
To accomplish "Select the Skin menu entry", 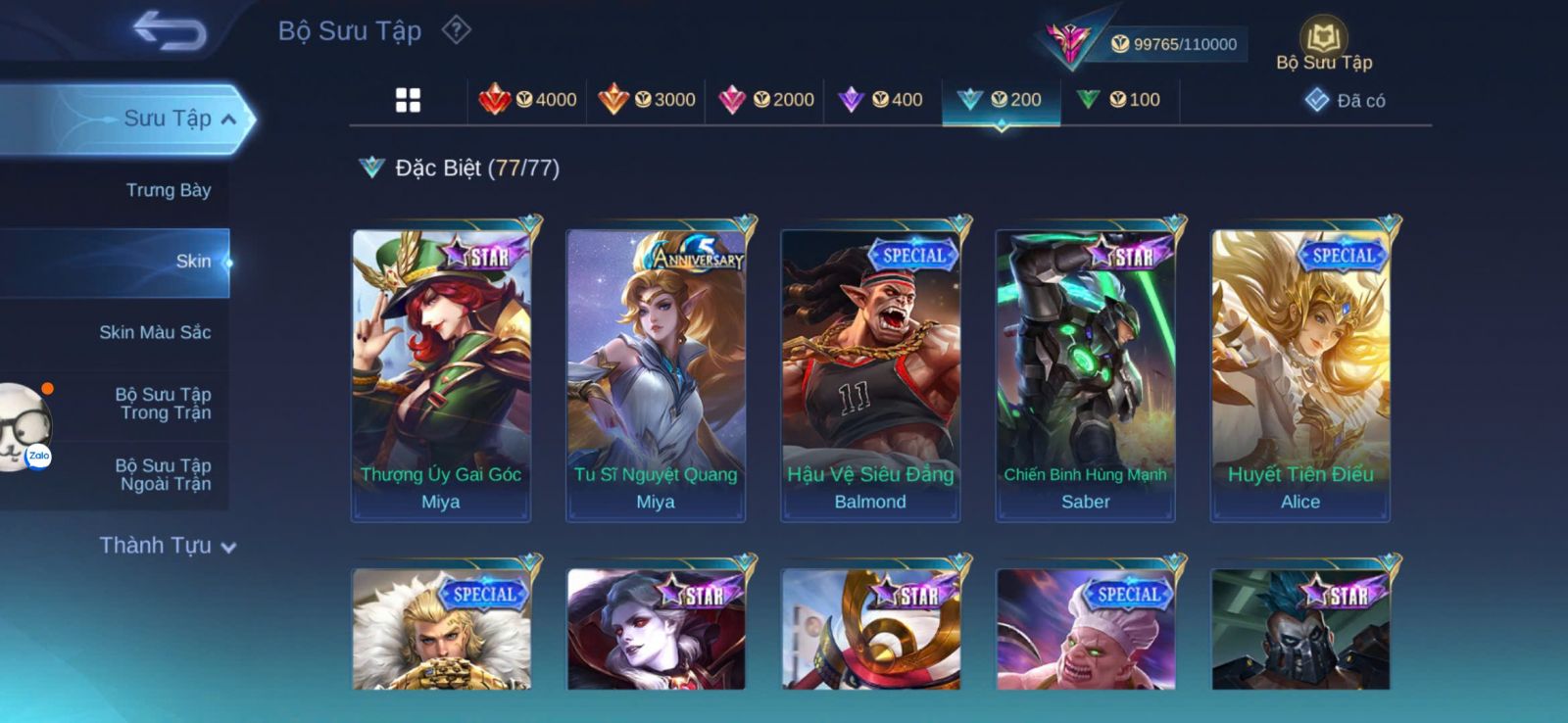I will (x=192, y=262).
